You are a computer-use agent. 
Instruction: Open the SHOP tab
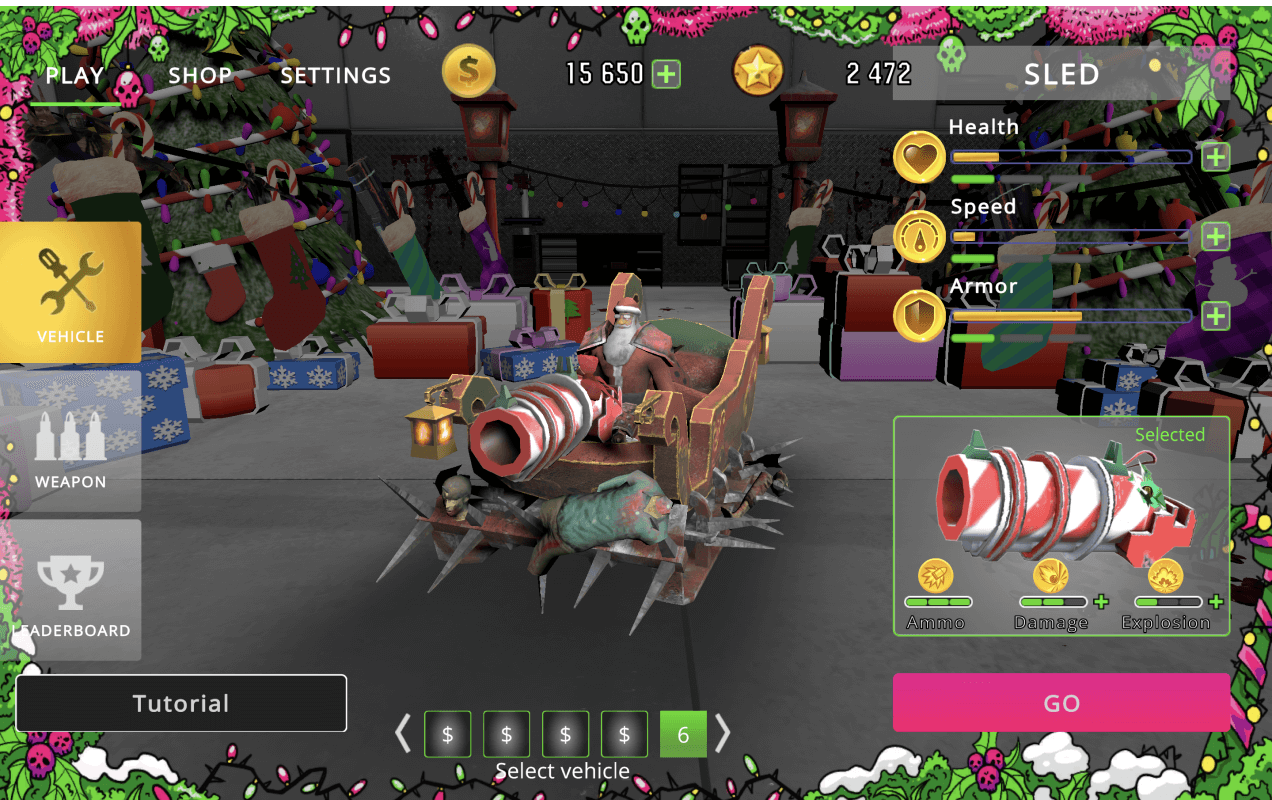click(x=200, y=75)
